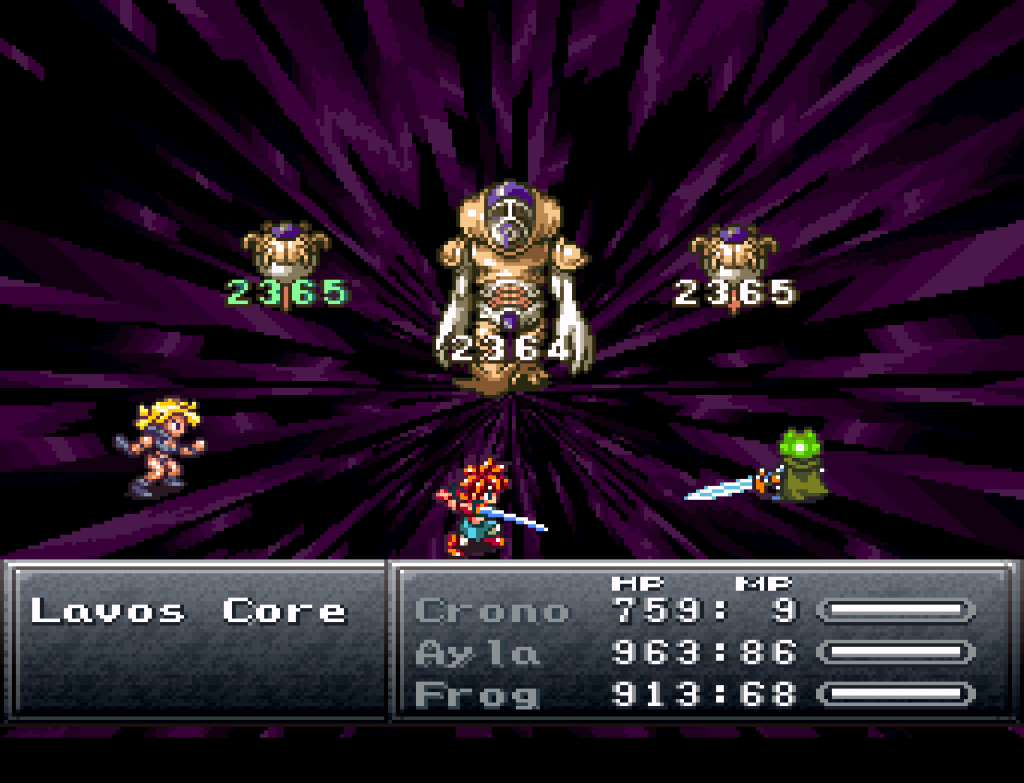Select Ayla in the party list
The width and height of the screenshot is (1024, 783).
click(x=478, y=653)
